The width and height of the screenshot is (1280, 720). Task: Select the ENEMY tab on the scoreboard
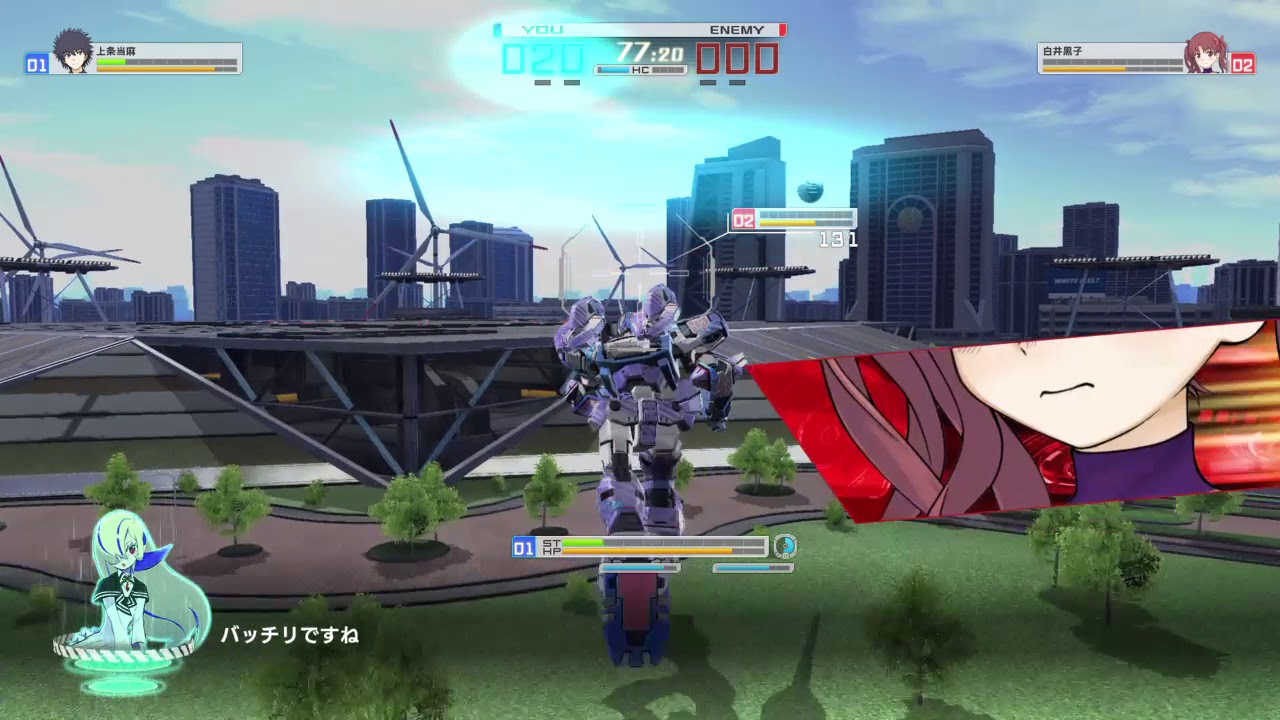point(737,29)
